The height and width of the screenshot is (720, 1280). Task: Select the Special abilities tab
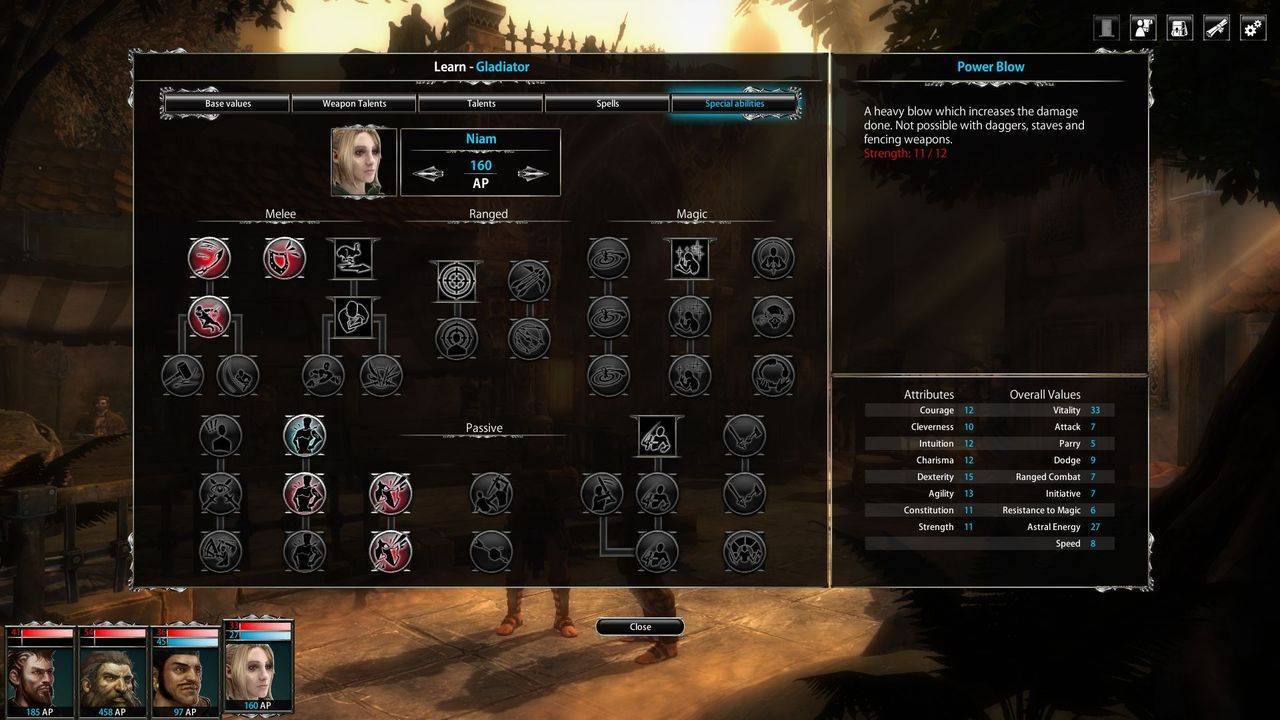pyautogui.click(x=734, y=104)
